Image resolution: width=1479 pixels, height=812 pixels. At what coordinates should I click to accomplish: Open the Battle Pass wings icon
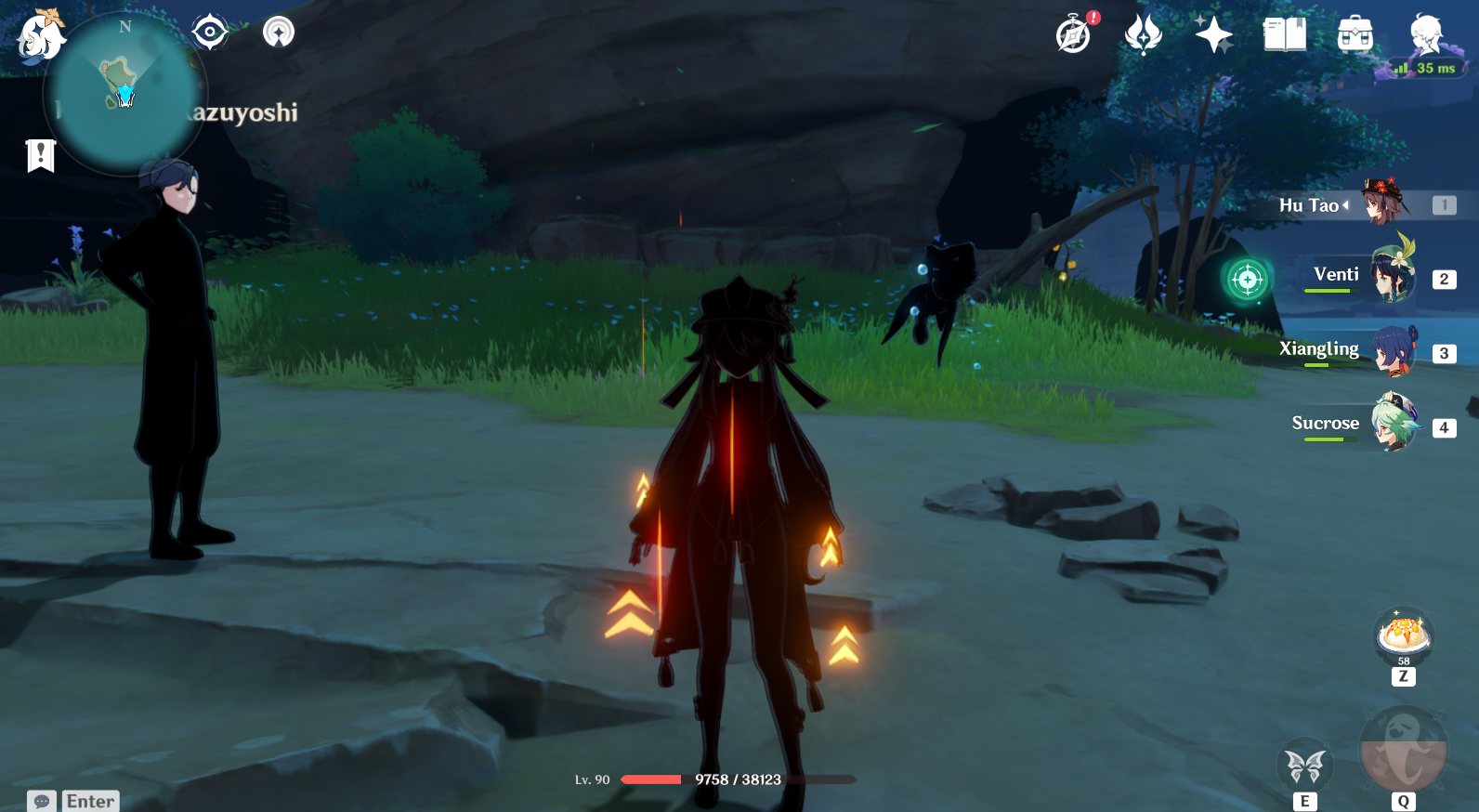coord(1143,35)
